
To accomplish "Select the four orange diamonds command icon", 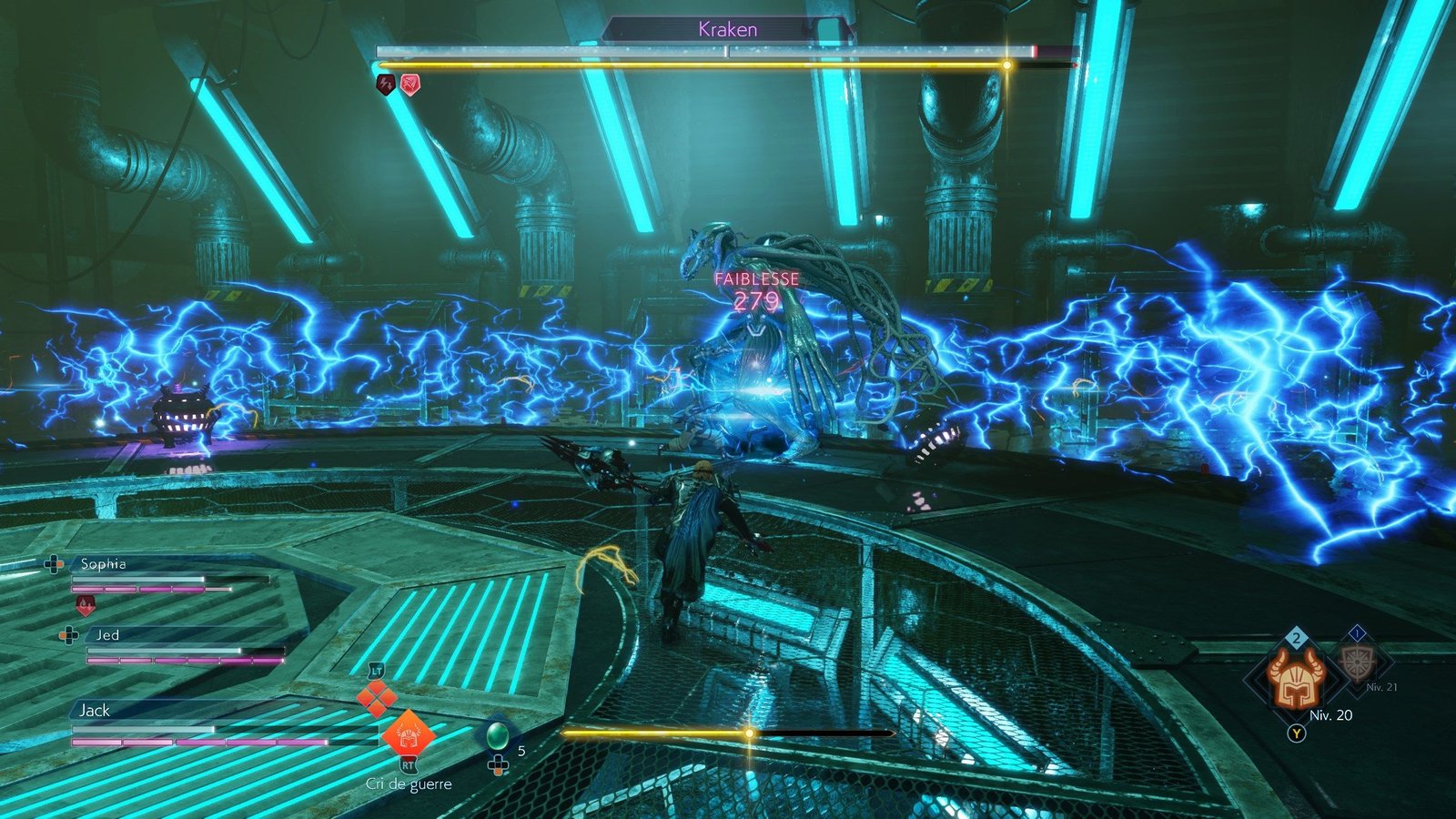I will click(x=376, y=699).
